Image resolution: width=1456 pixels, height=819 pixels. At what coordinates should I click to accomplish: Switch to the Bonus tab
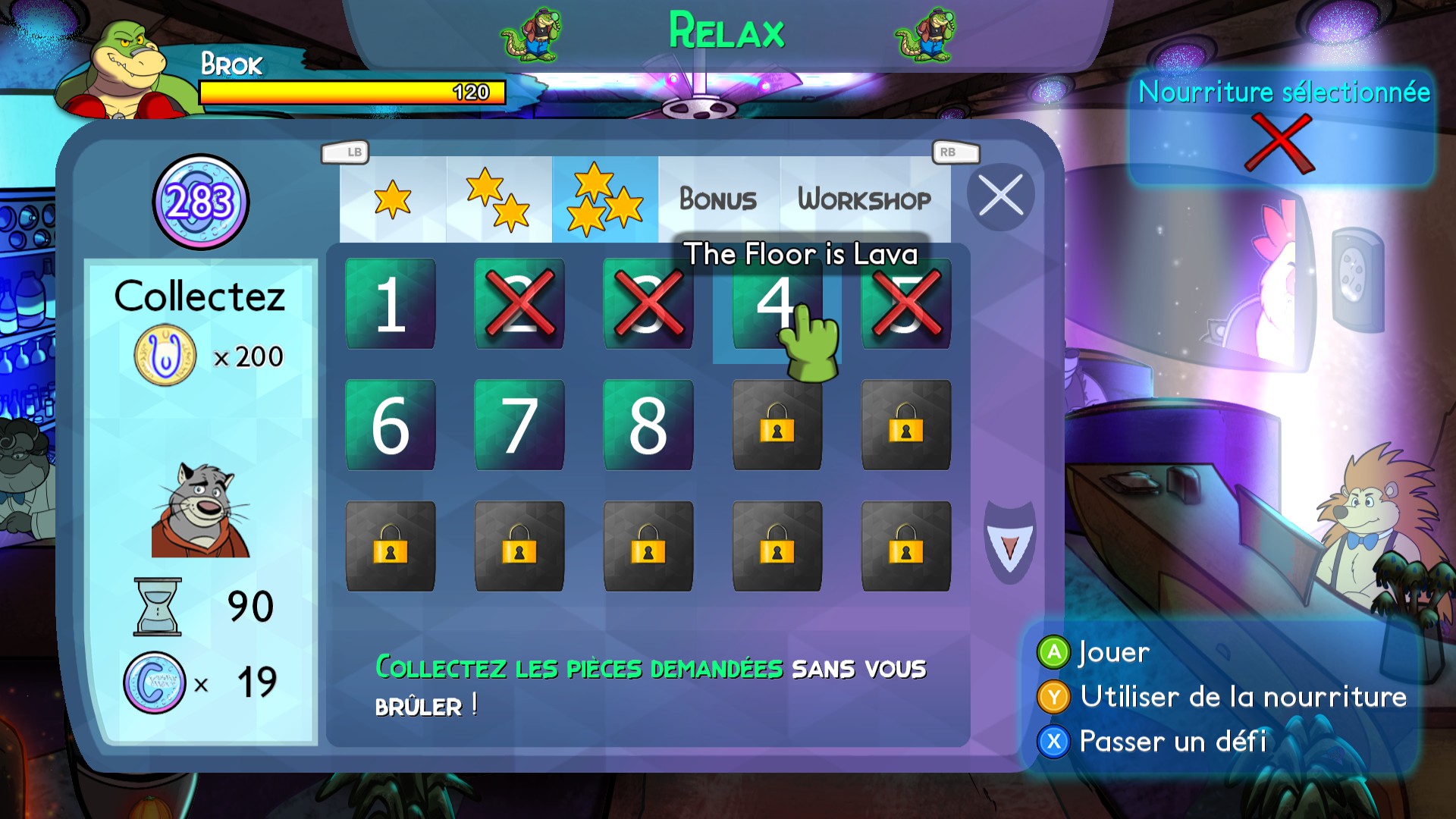(718, 199)
